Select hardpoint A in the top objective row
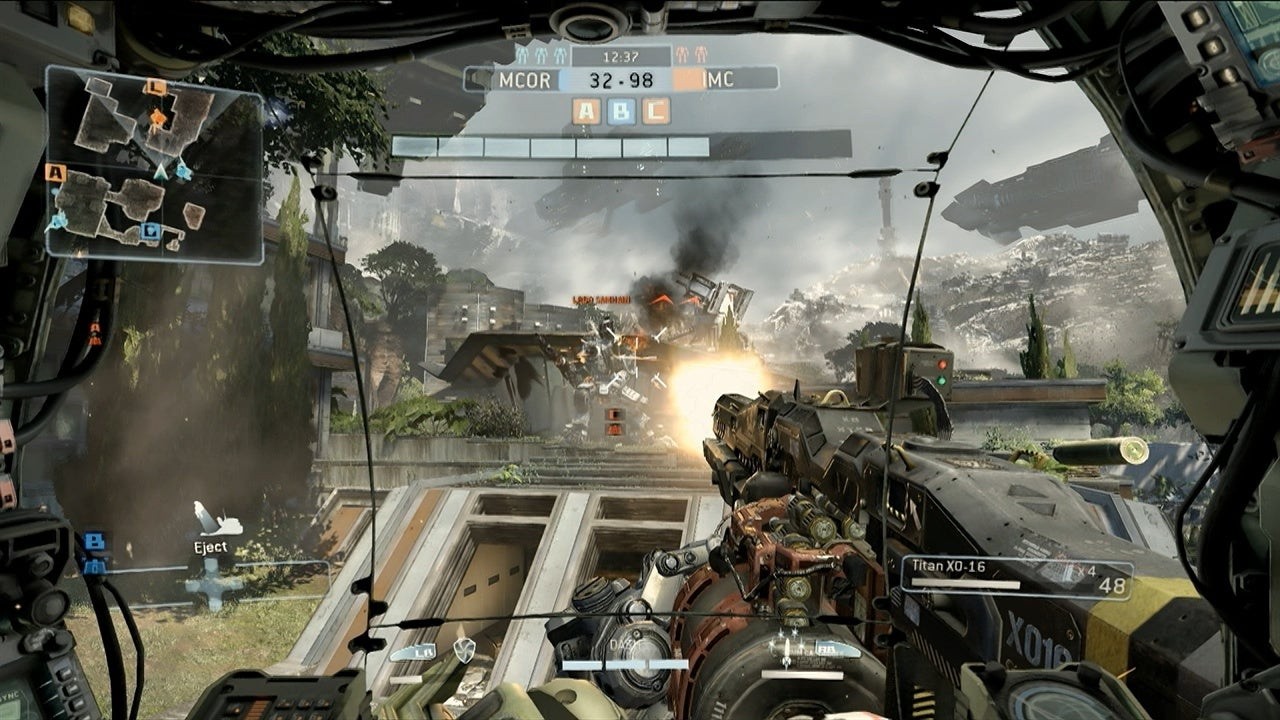The width and height of the screenshot is (1280, 720). coord(586,111)
